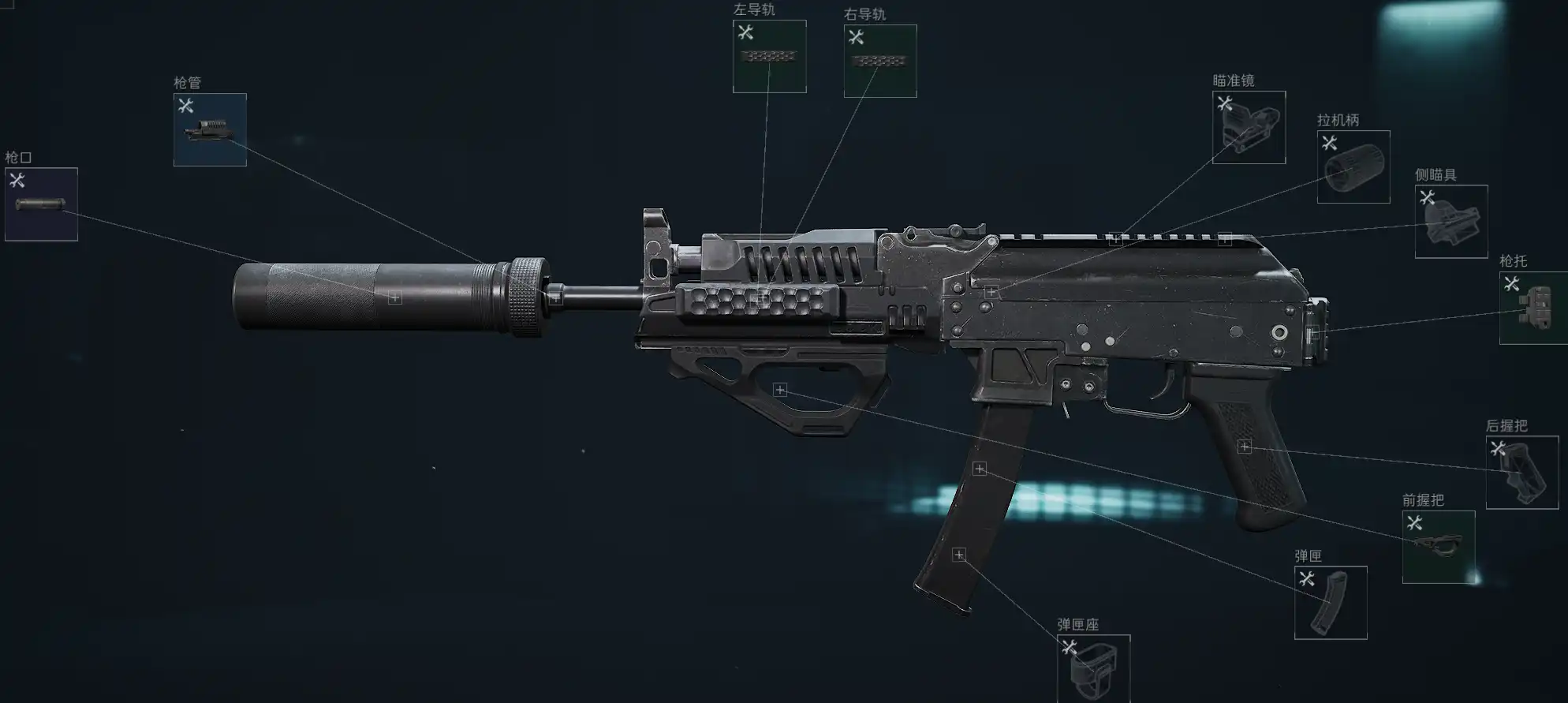Select the 弹匣座 magazine well slot
Image resolution: width=1568 pixels, height=703 pixels.
click(x=1093, y=669)
